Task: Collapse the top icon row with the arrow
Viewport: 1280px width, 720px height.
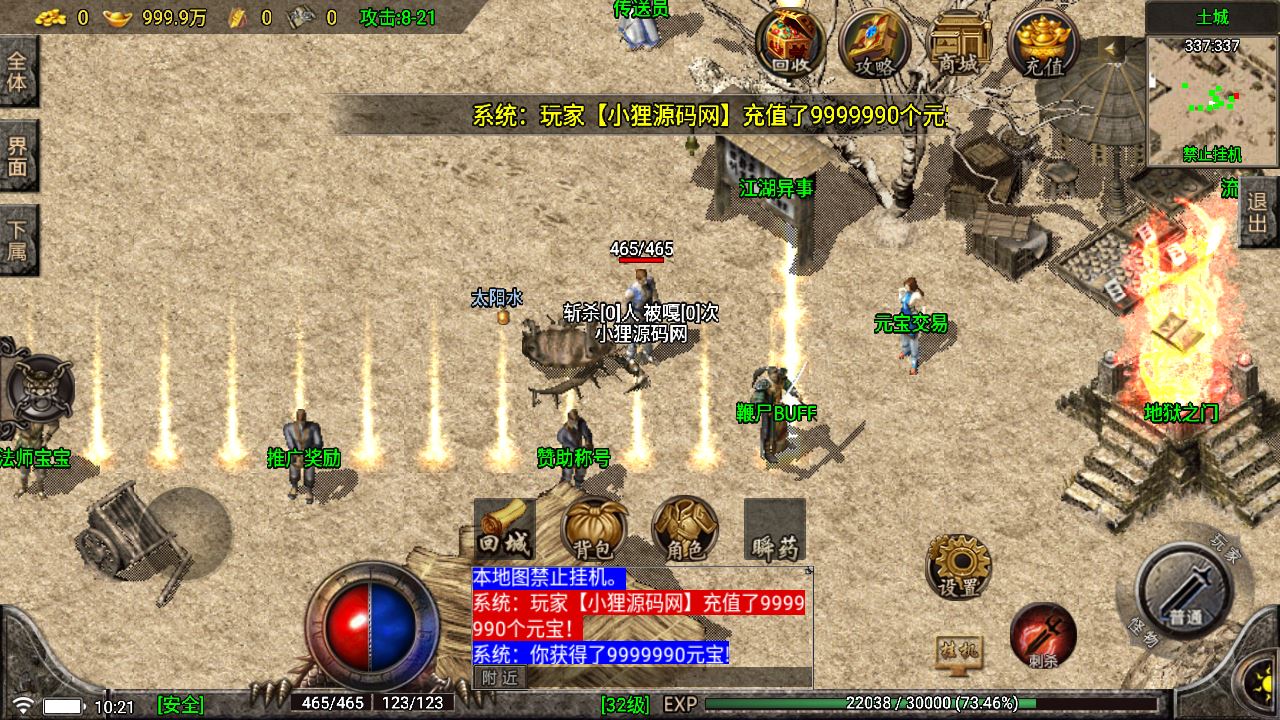Action: coord(1110,50)
